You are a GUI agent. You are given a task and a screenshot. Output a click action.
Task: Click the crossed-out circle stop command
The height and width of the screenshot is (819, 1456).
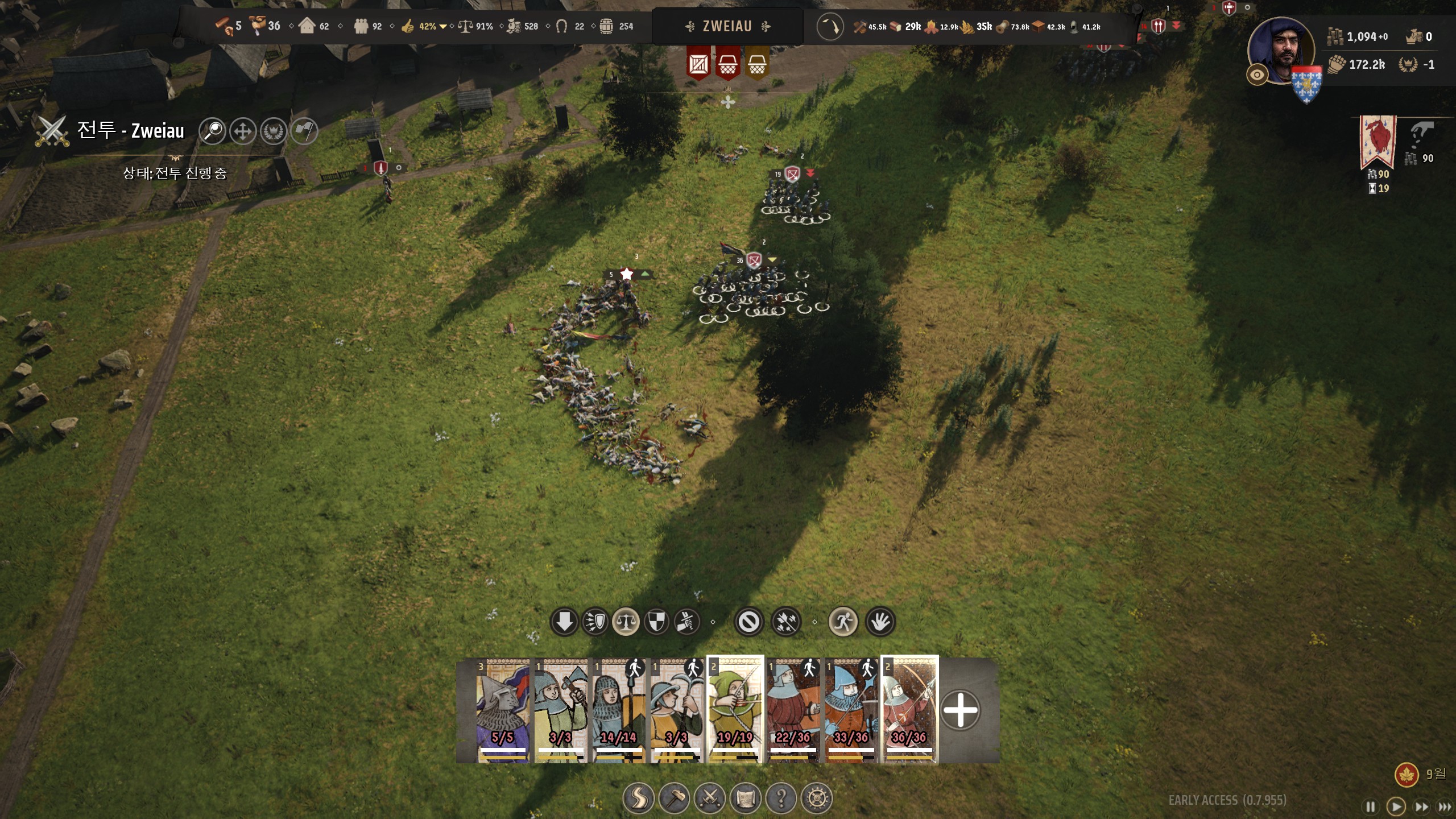[x=748, y=622]
